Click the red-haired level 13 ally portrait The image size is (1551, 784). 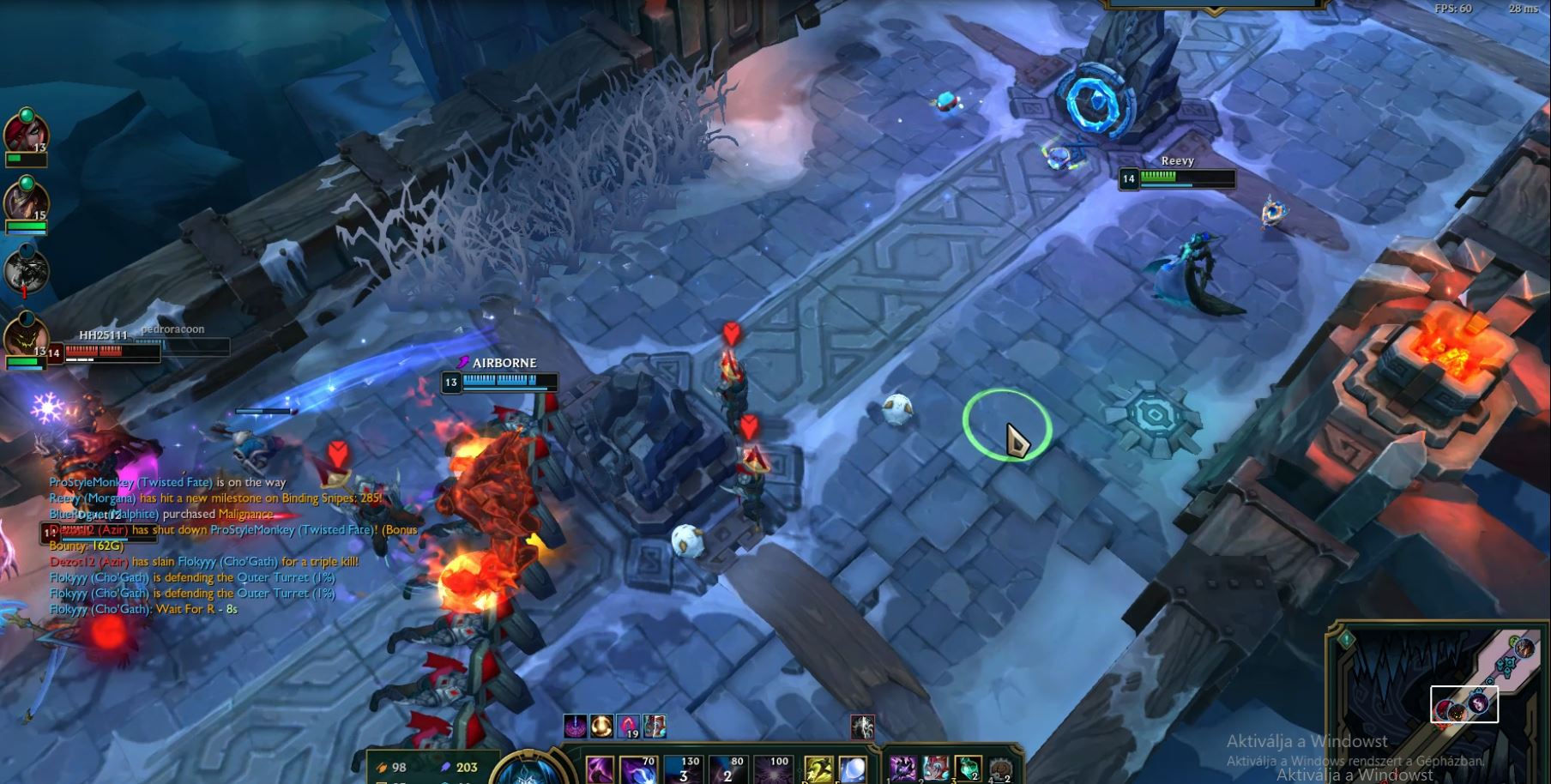click(x=24, y=133)
